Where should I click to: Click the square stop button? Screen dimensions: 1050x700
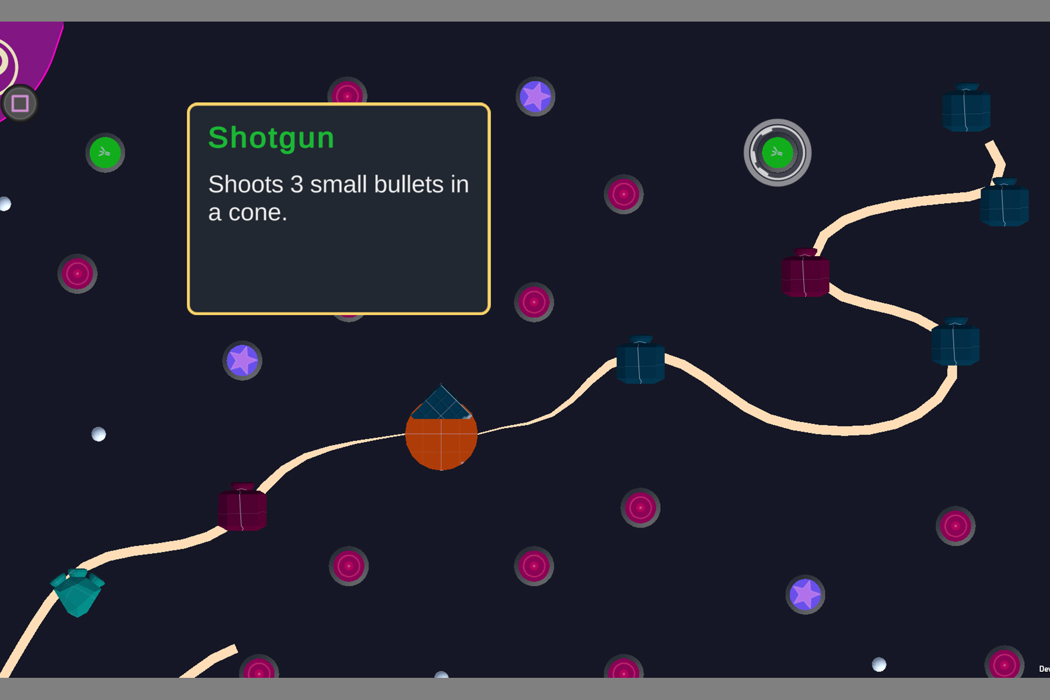point(20,103)
